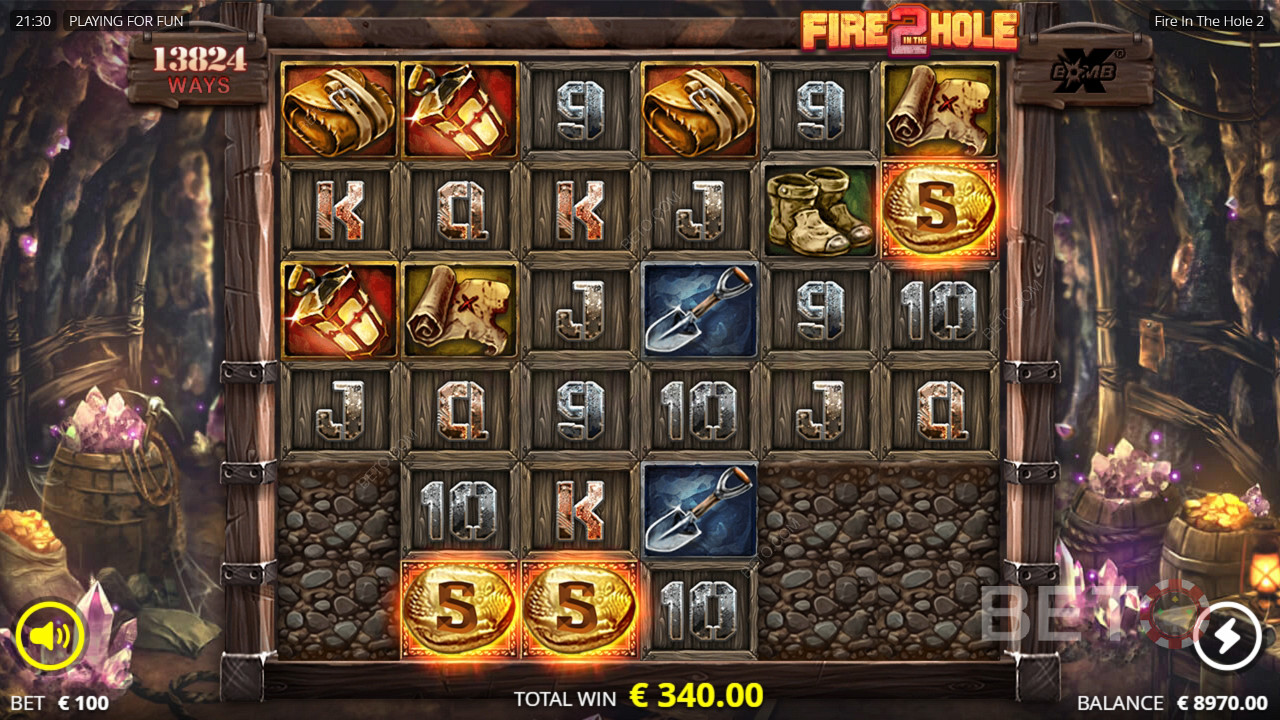
Task: Toggle the yellow sound speaker button
Action: tap(50, 635)
